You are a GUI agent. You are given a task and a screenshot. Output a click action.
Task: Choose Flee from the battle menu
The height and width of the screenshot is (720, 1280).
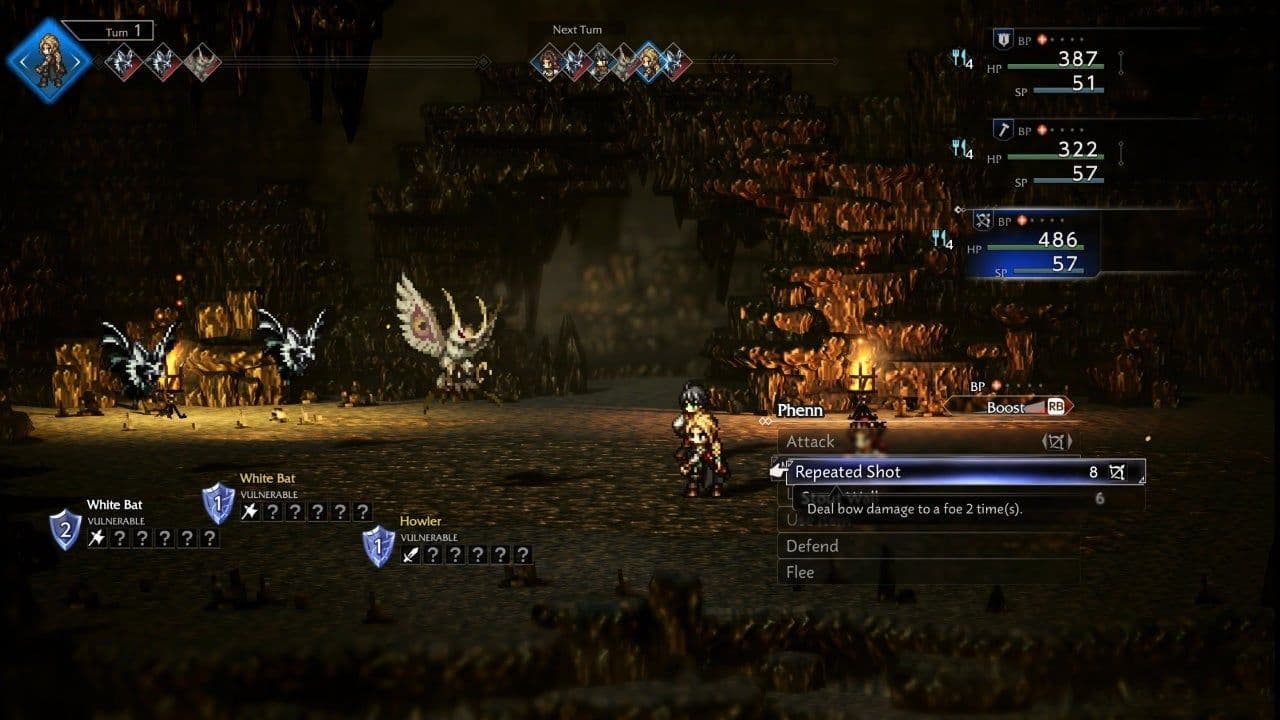(800, 572)
